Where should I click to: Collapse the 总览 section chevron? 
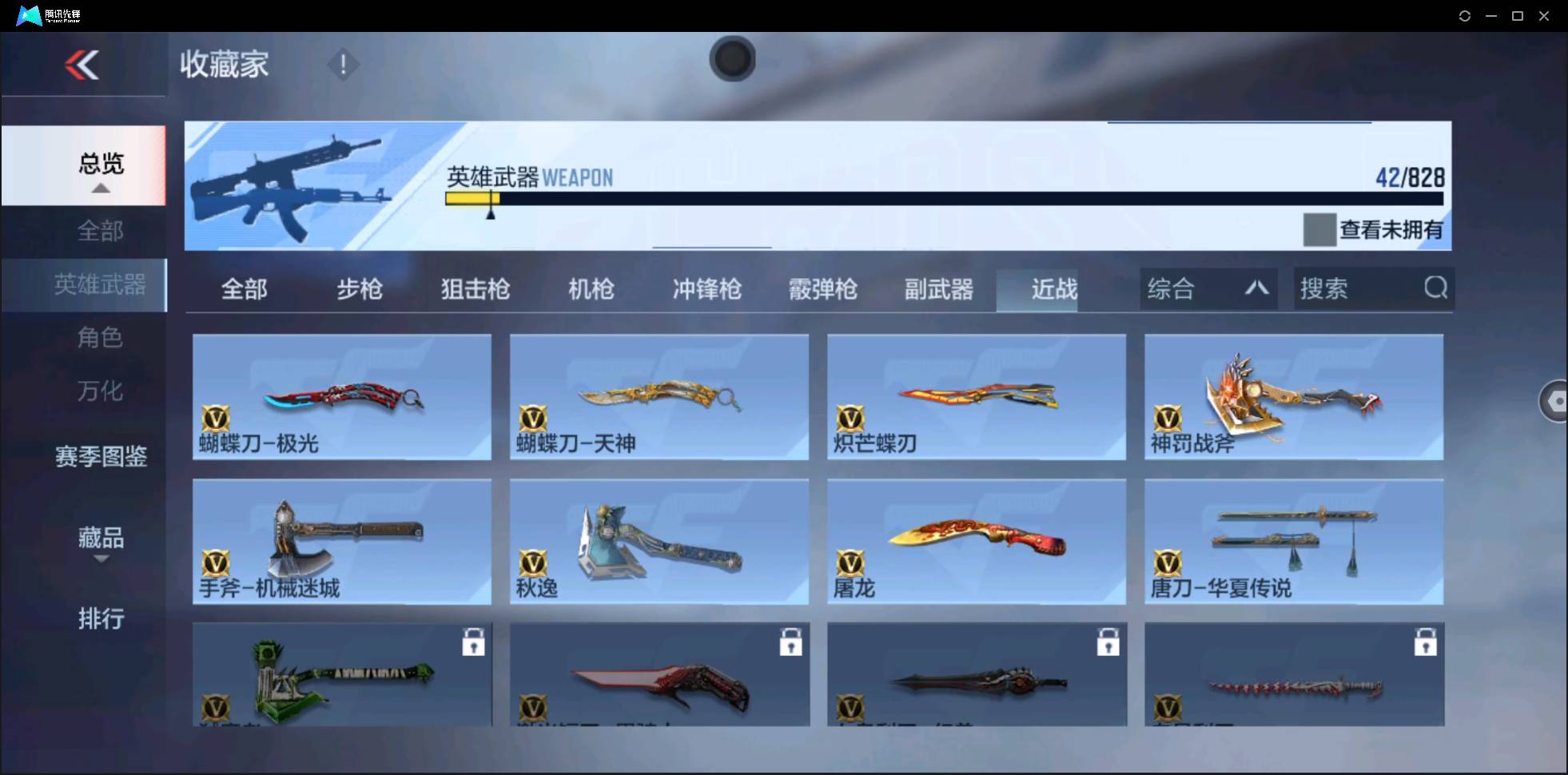(100, 187)
